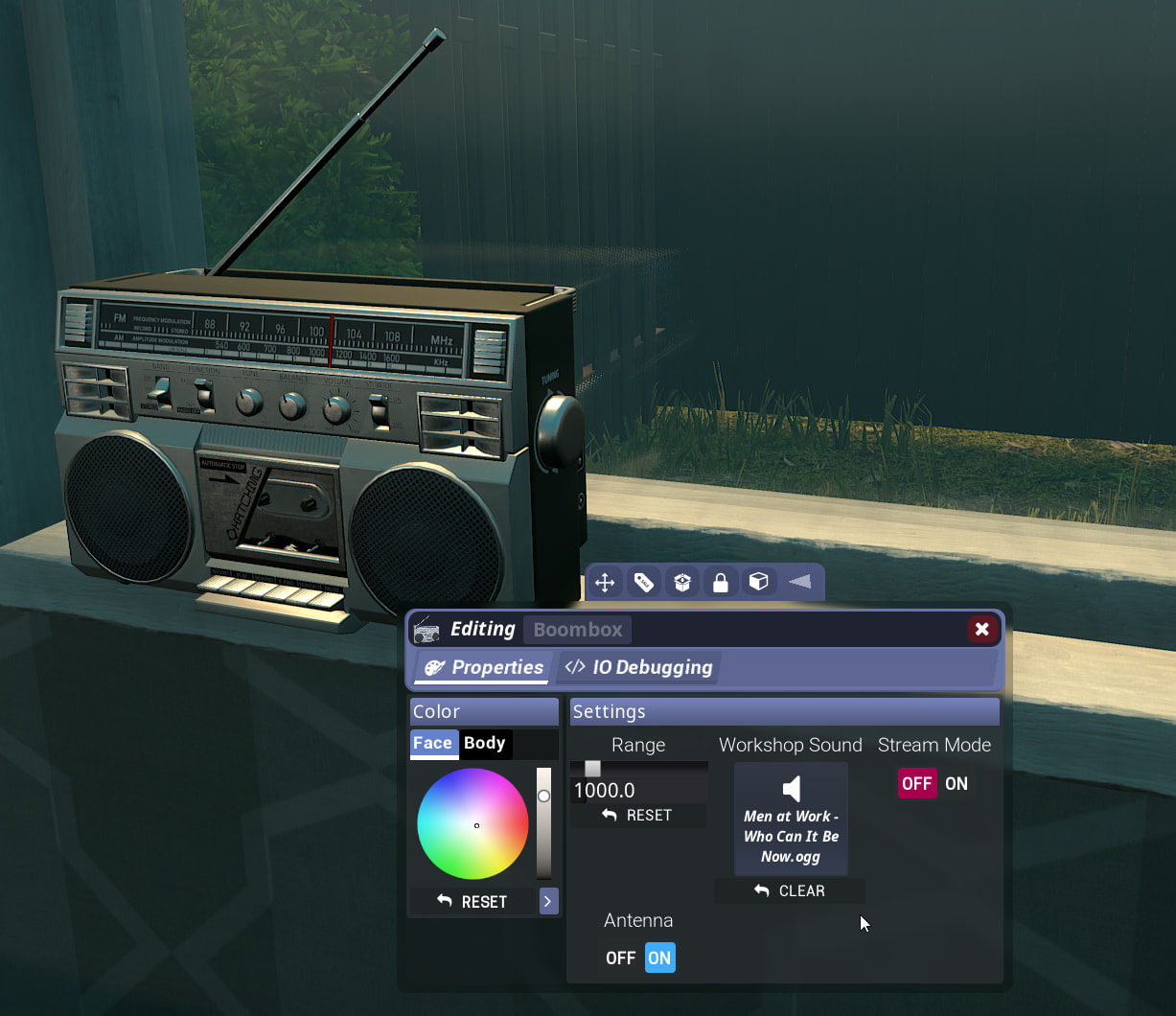Viewport: 1176px width, 1016px height.
Task: Set the Antenna toggle to ON
Action: point(659,958)
